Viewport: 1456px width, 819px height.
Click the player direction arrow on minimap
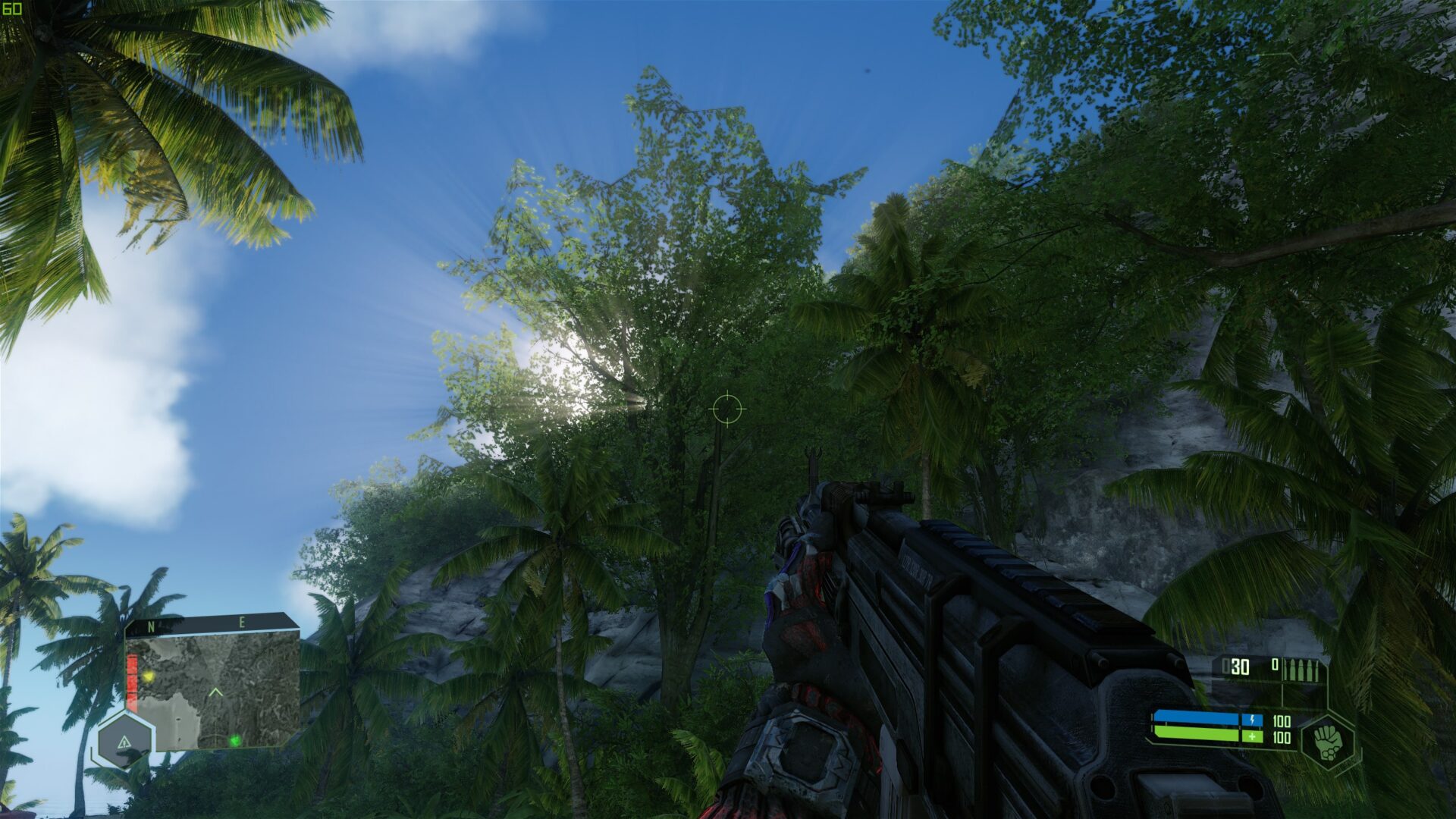click(215, 691)
